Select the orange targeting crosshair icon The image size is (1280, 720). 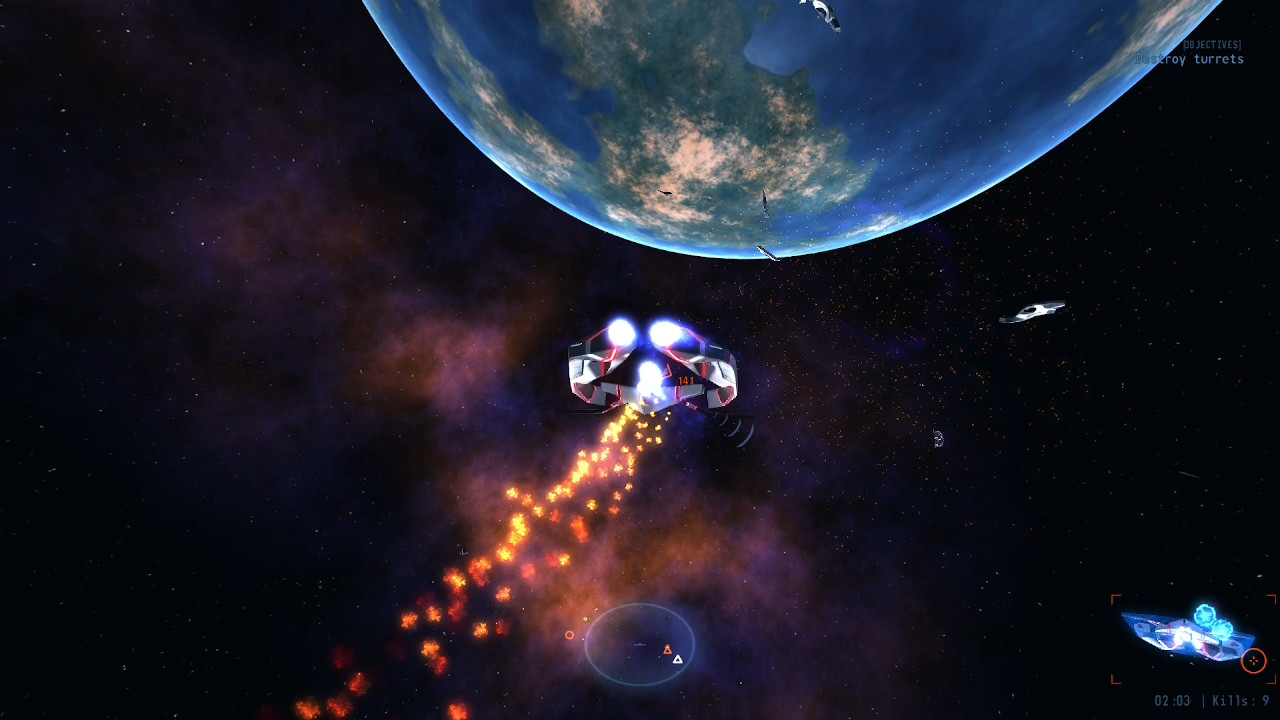point(1253,660)
